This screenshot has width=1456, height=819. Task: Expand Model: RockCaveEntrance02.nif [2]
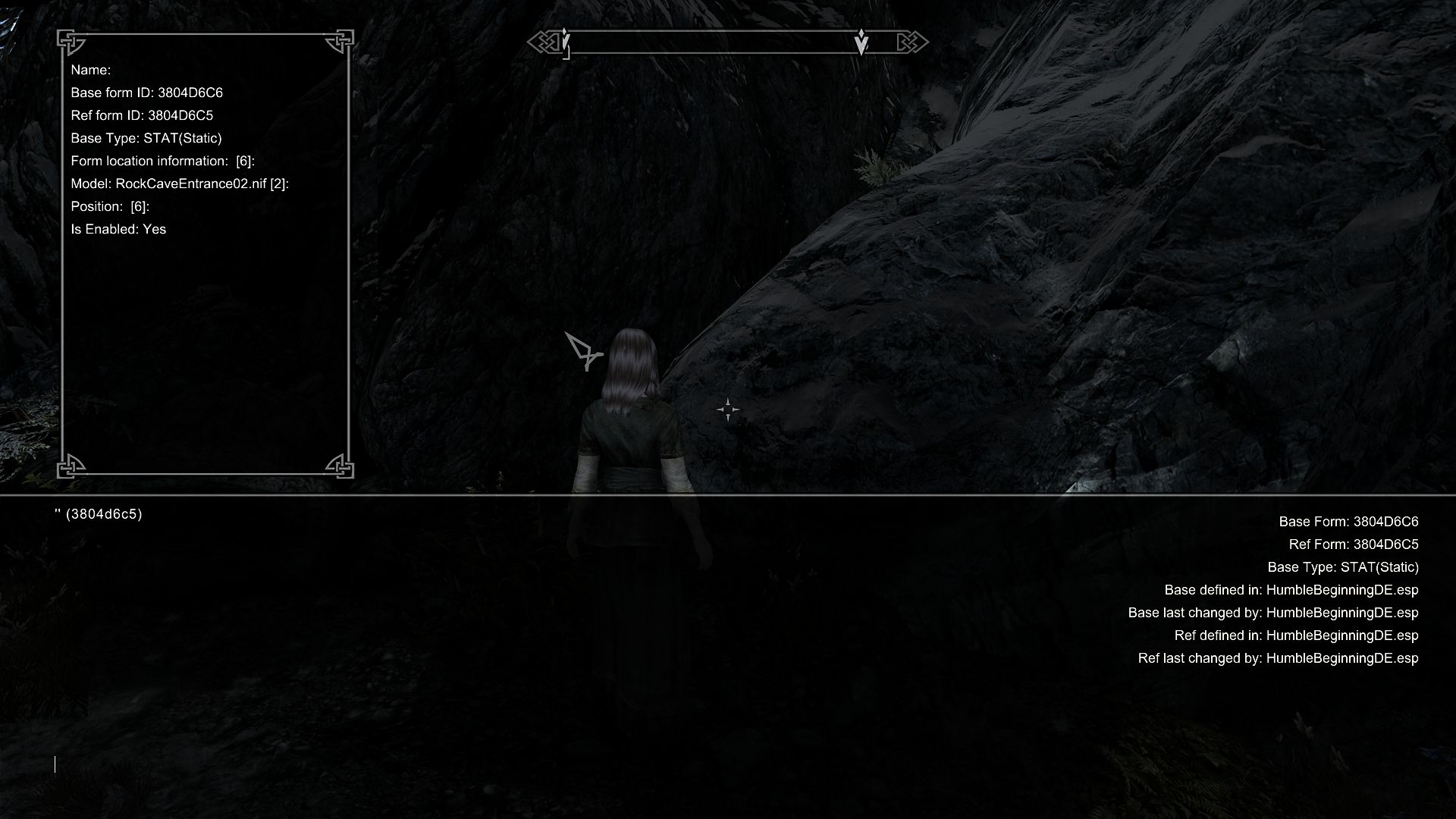point(182,183)
